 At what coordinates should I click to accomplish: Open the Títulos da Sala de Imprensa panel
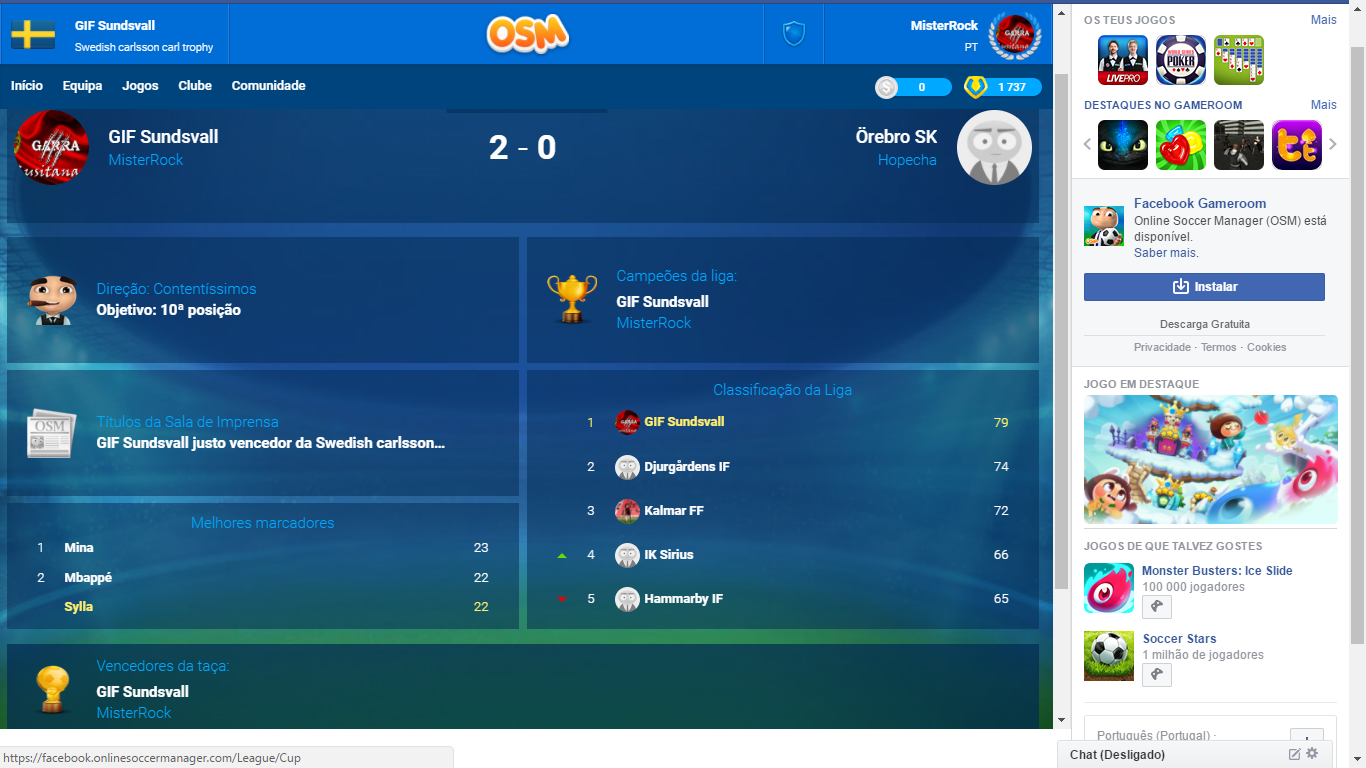262,433
